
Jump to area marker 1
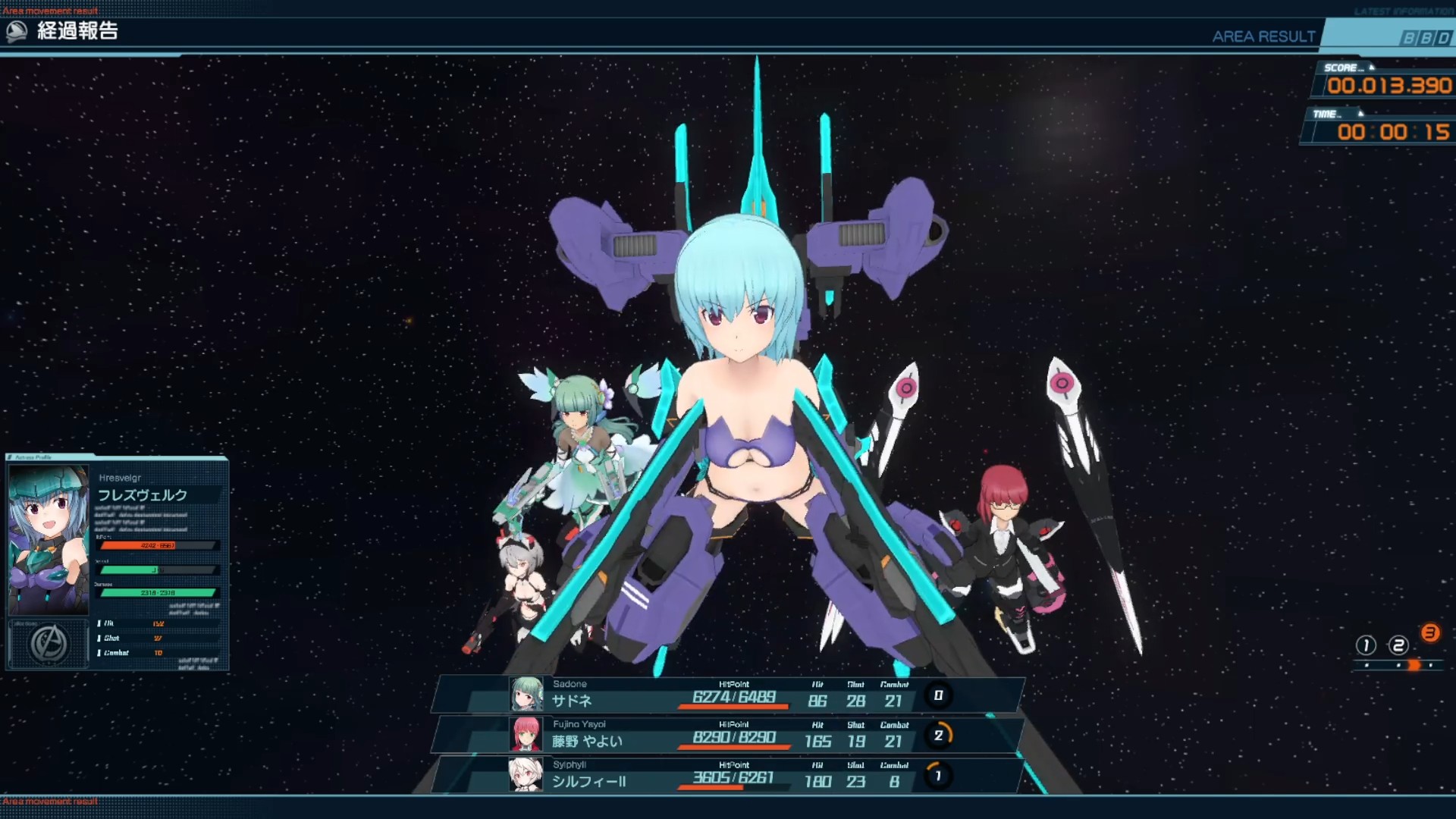pyautogui.click(x=1366, y=645)
